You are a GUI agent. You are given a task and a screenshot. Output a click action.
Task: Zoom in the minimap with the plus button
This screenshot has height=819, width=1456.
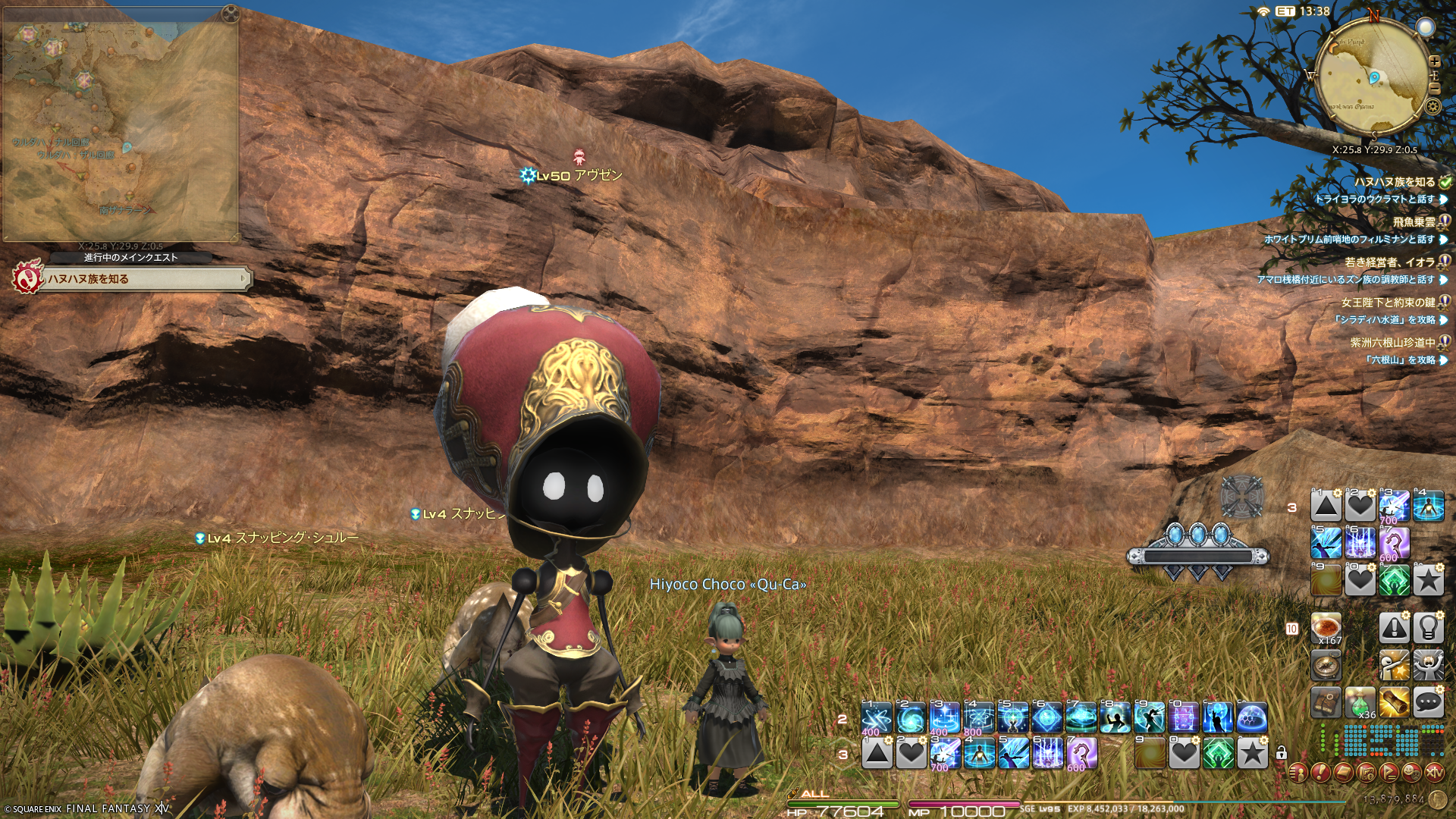[1434, 61]
